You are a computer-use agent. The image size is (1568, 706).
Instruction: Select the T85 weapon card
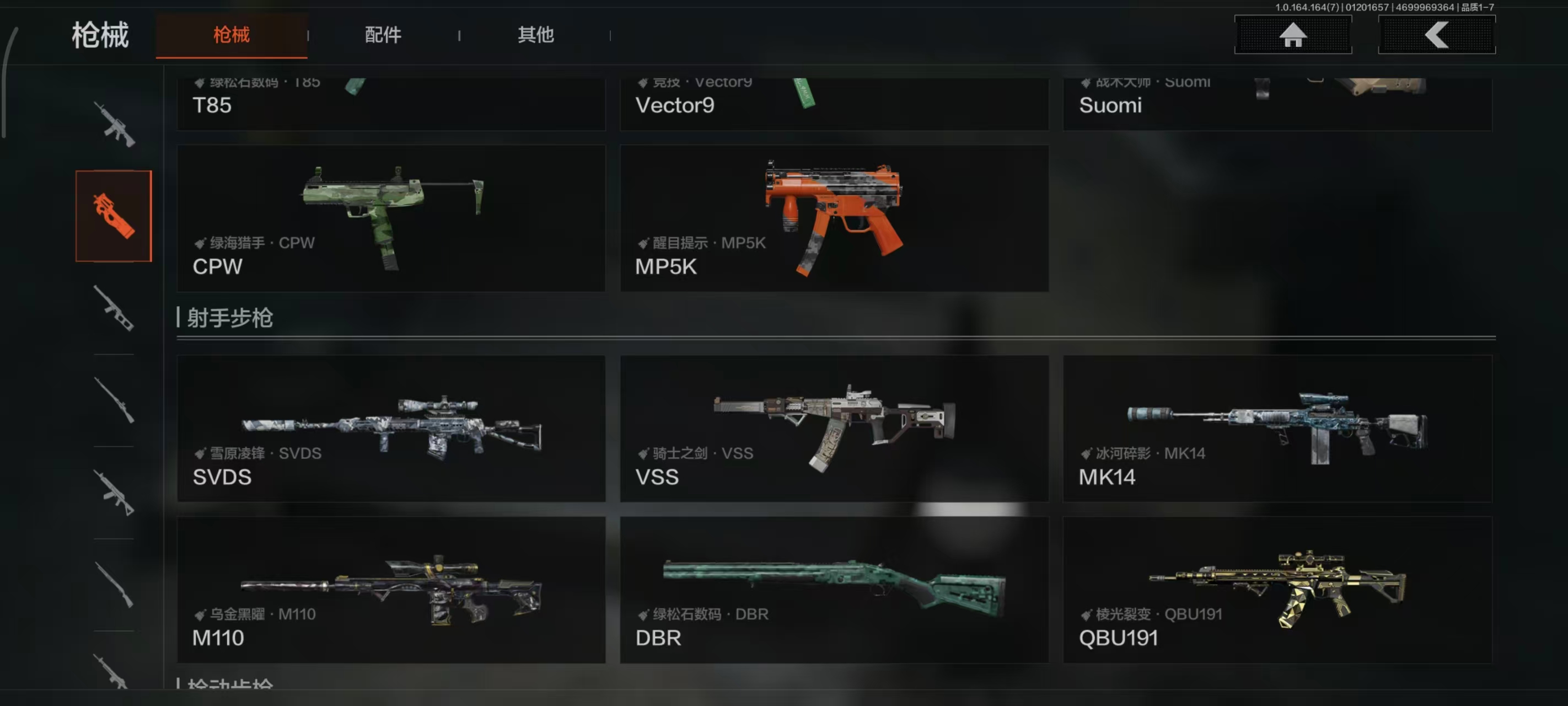coord(391,104)
